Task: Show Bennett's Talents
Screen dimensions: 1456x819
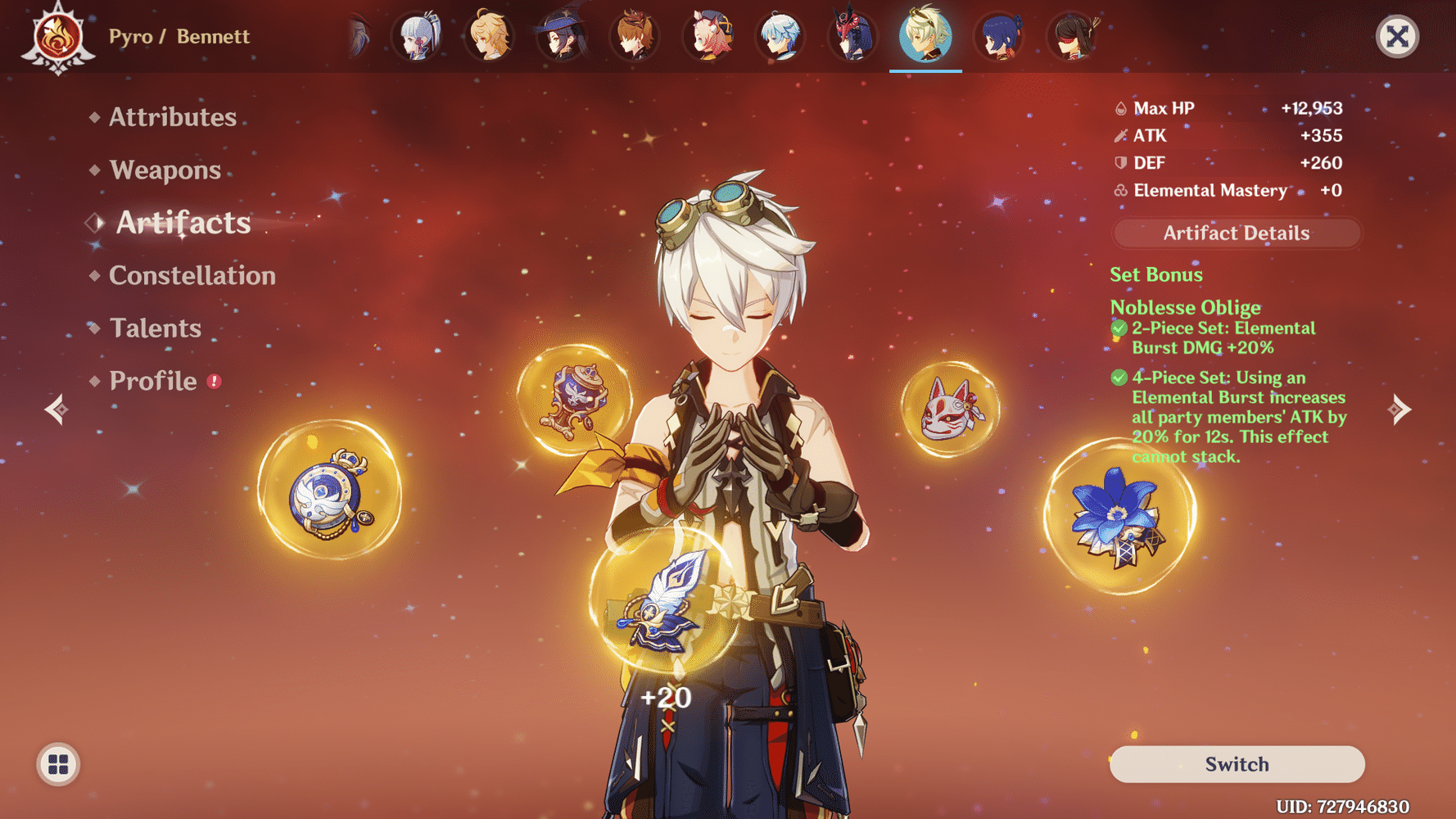Action: click(155, 328)
